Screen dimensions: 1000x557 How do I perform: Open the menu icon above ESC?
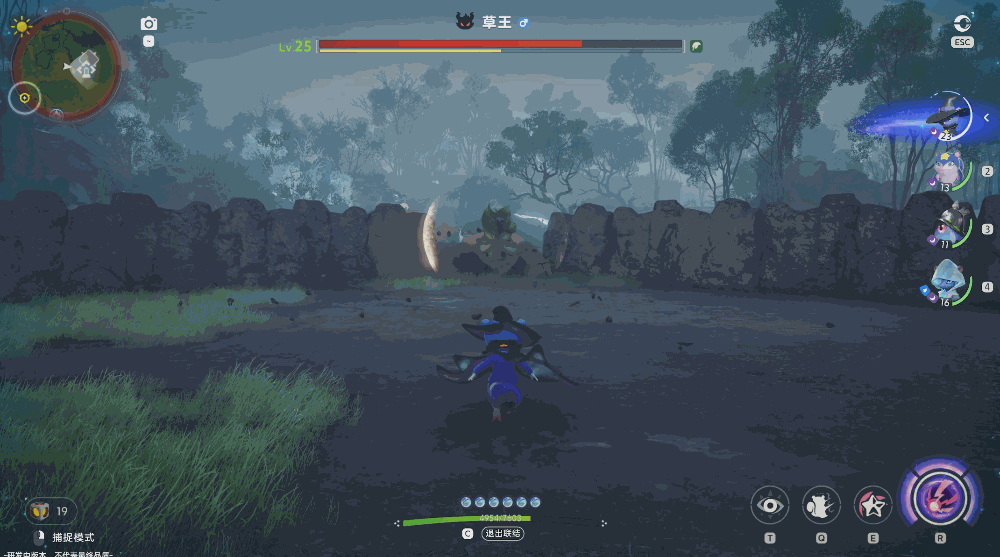(962, 24)
